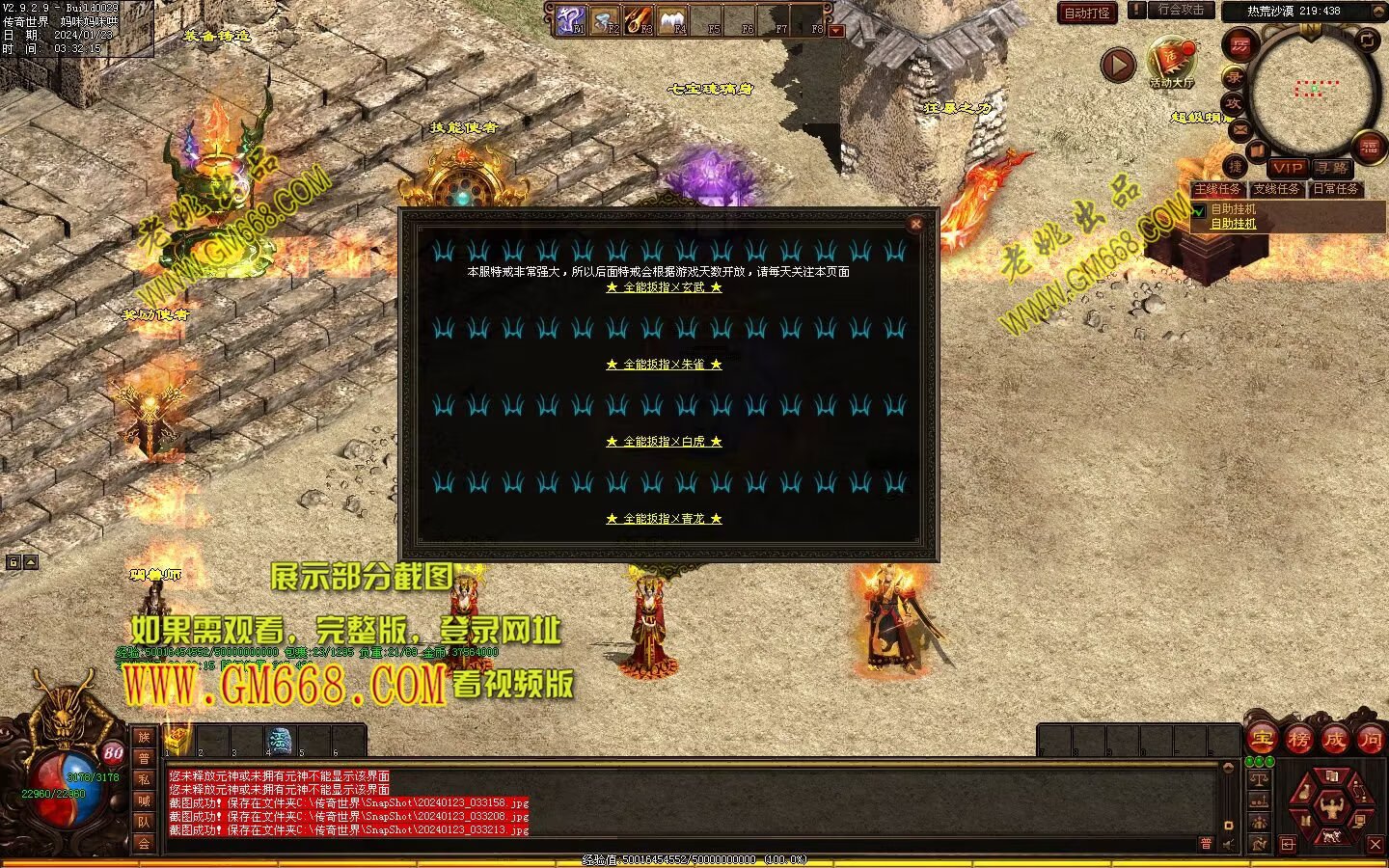Click the round play arrow button
The image size is (1389, 868).
[1119, 65]
